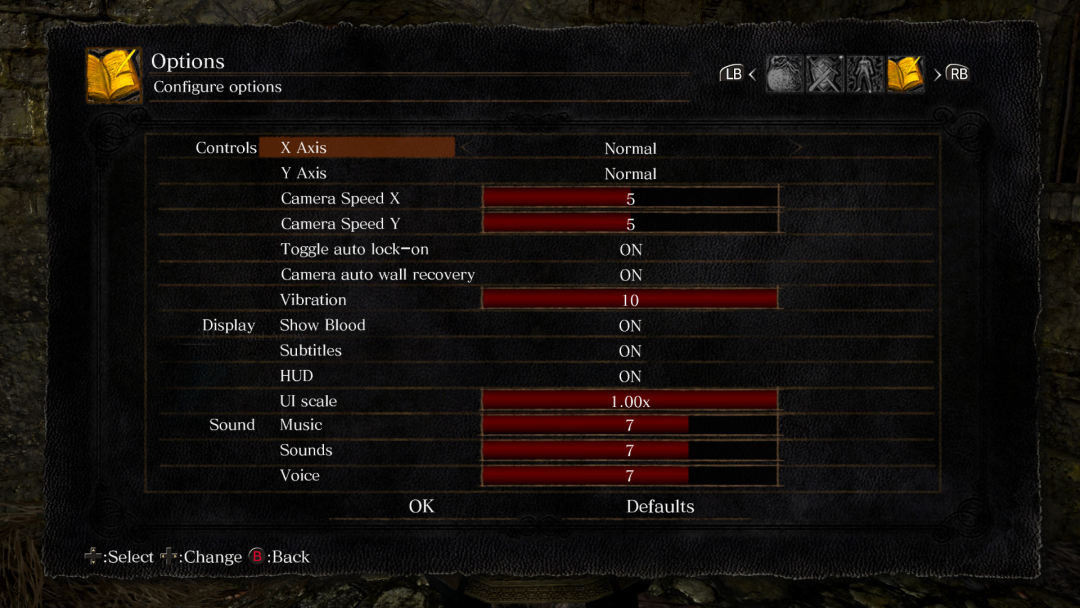The width and height of the screenshot is (1080, 608).
Task: Adjust the Camera Speed X slider
Action: click(630, 199)
